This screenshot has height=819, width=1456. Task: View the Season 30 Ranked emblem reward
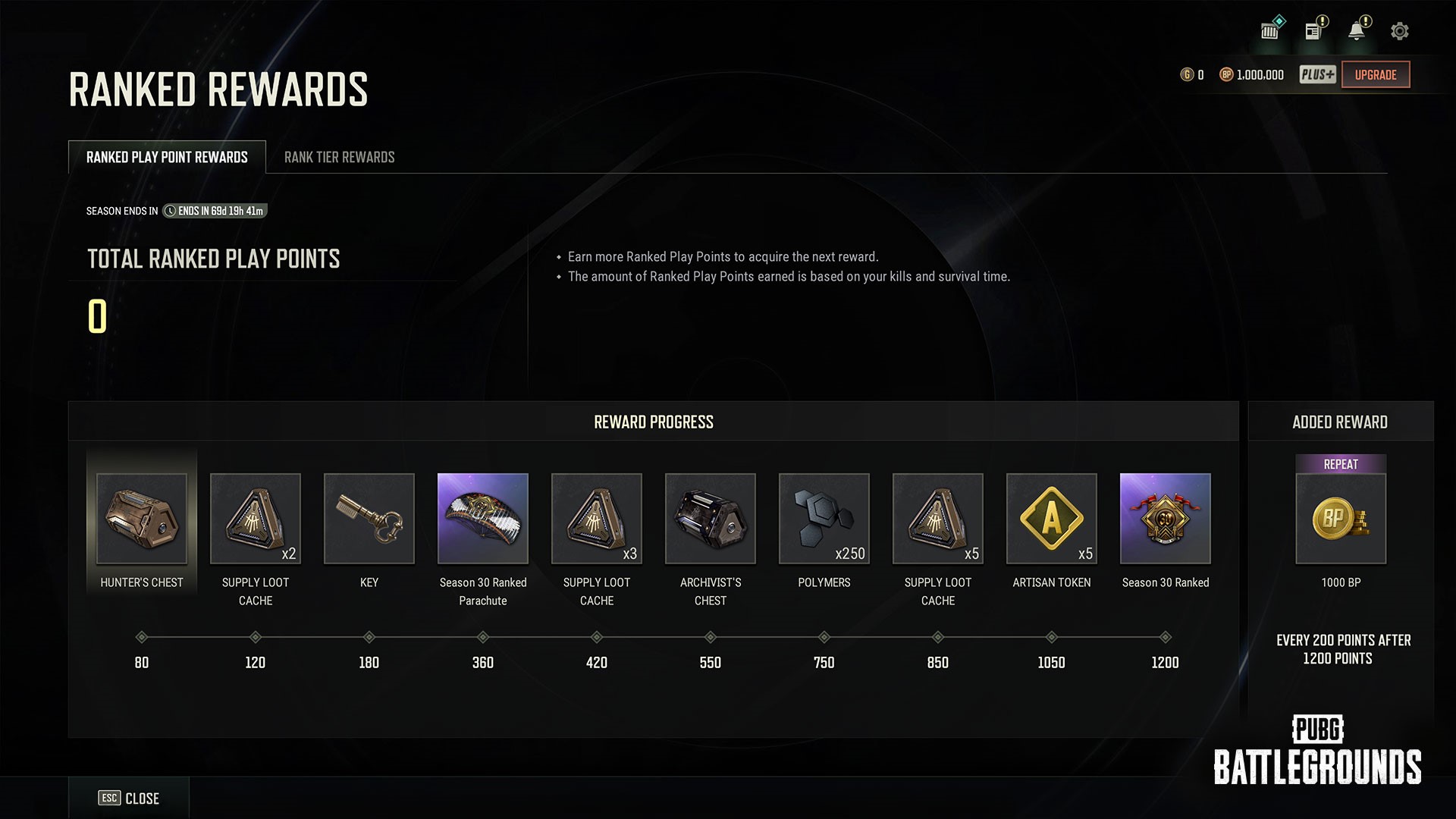click(1166, 519)
